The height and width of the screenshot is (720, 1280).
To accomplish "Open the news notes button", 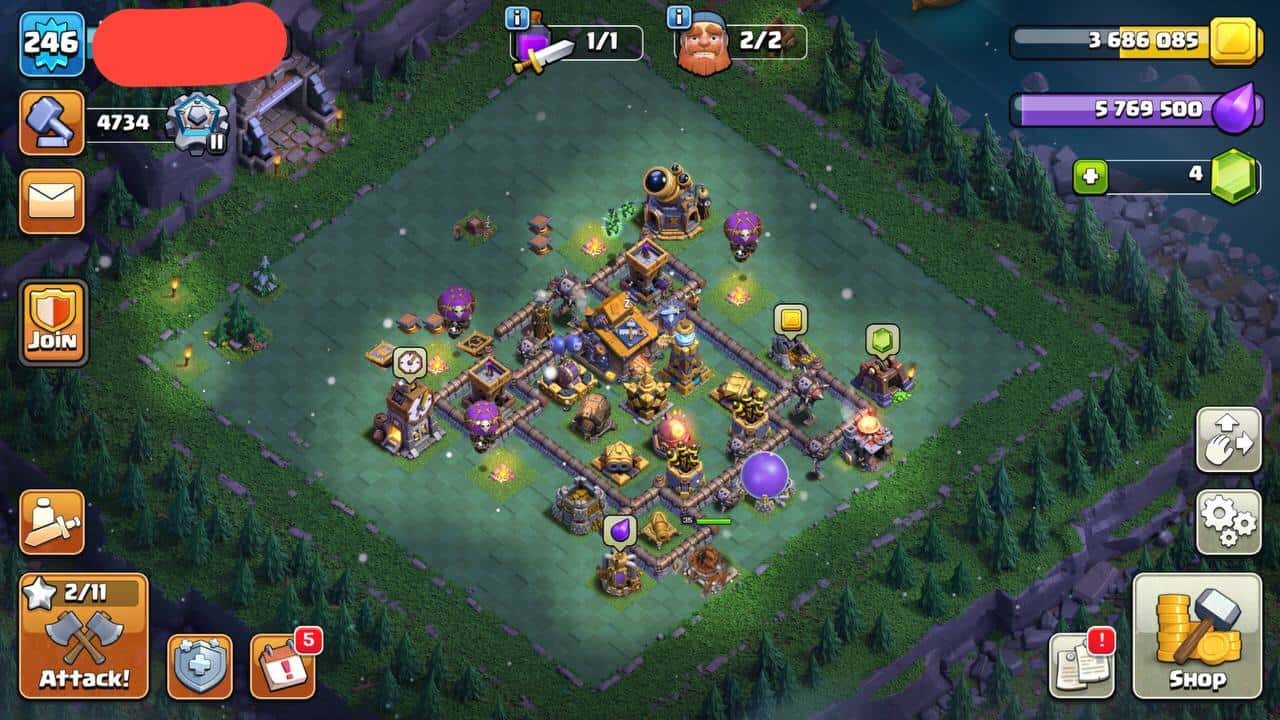I will 1081,665.
